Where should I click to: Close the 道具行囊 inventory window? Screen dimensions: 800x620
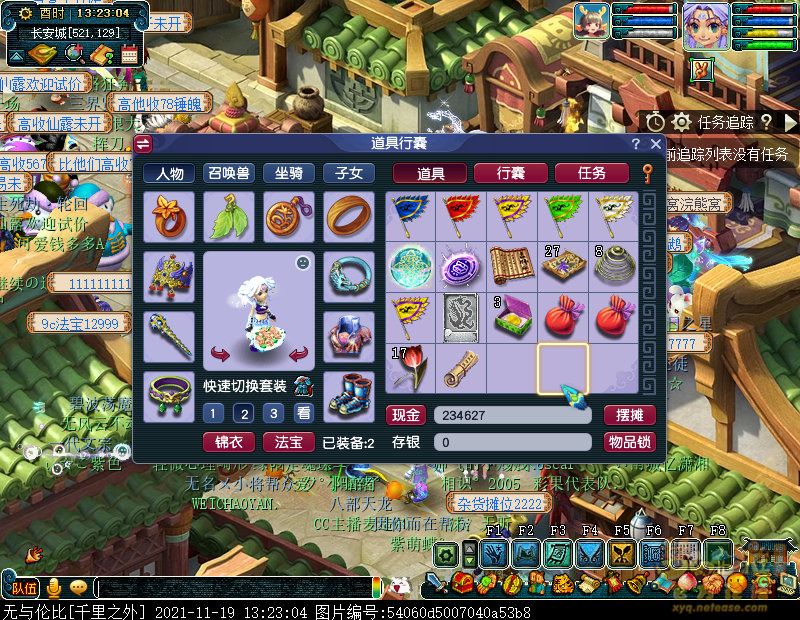pos(654,144)
